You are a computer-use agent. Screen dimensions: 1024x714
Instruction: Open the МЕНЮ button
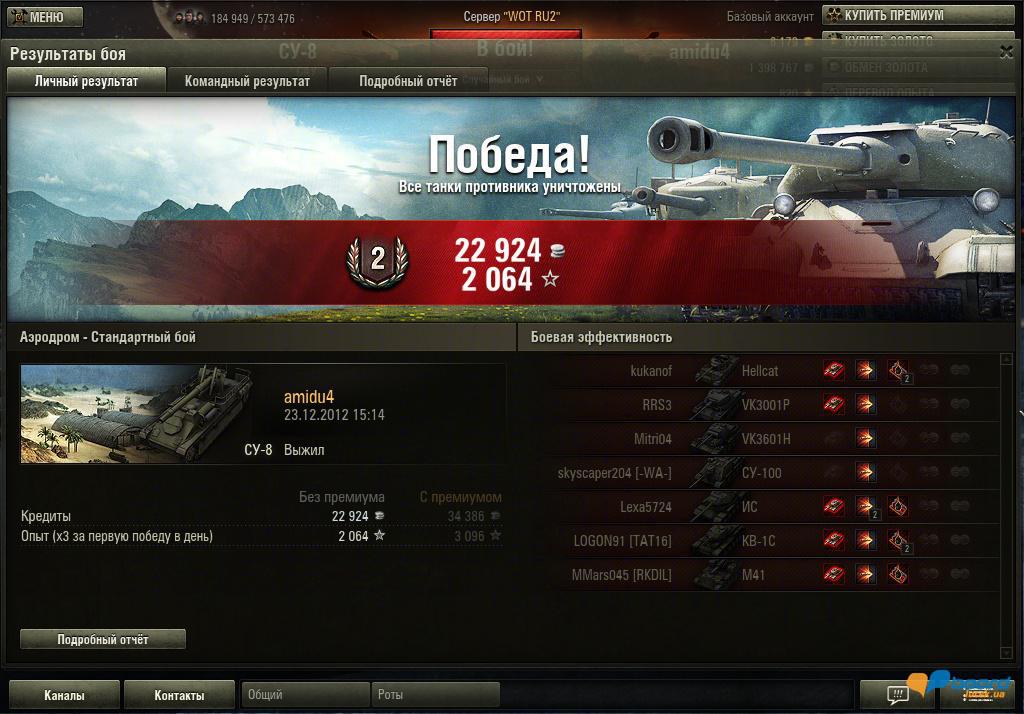point(40,17)
